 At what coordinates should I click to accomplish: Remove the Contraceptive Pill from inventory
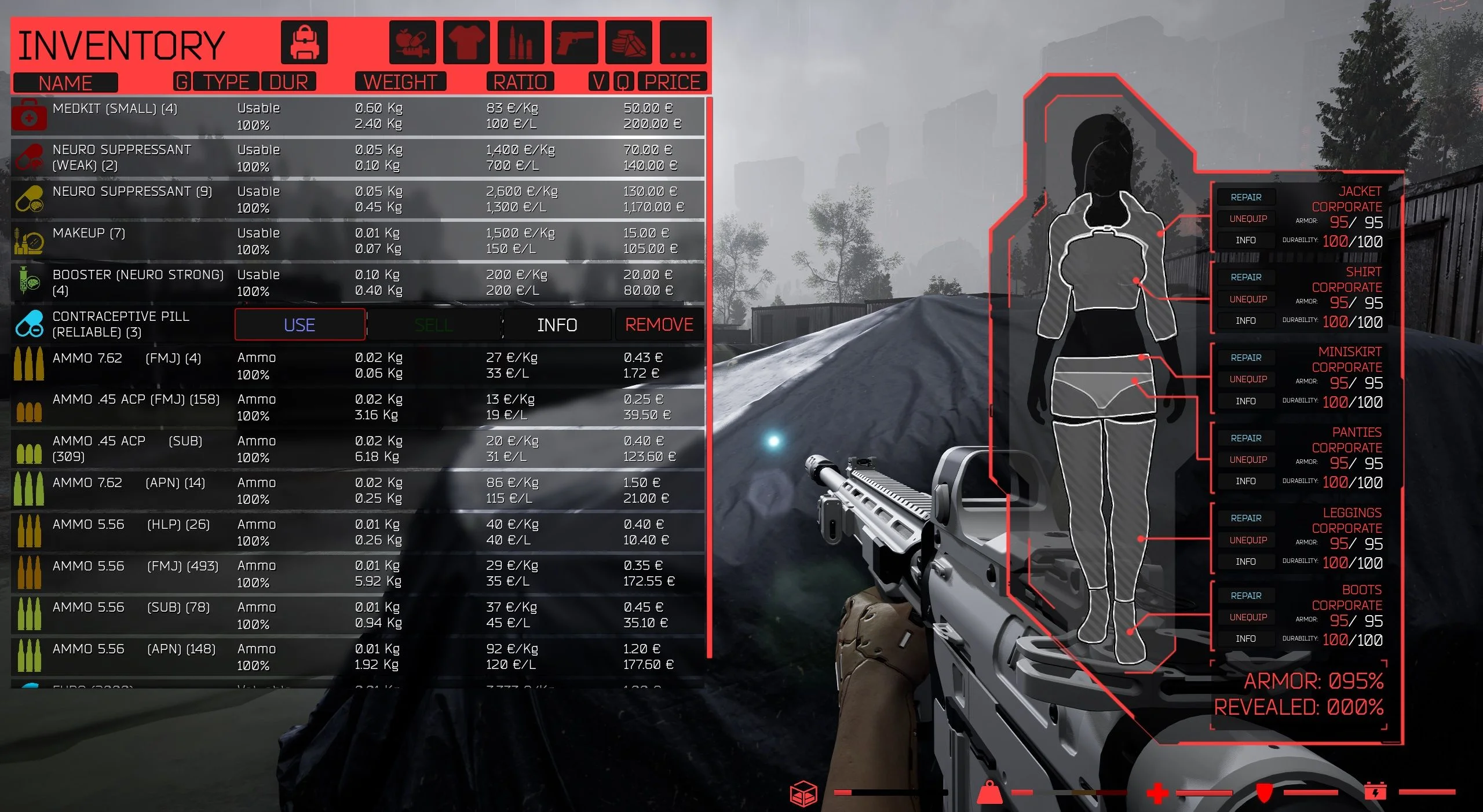click(659, 325)
